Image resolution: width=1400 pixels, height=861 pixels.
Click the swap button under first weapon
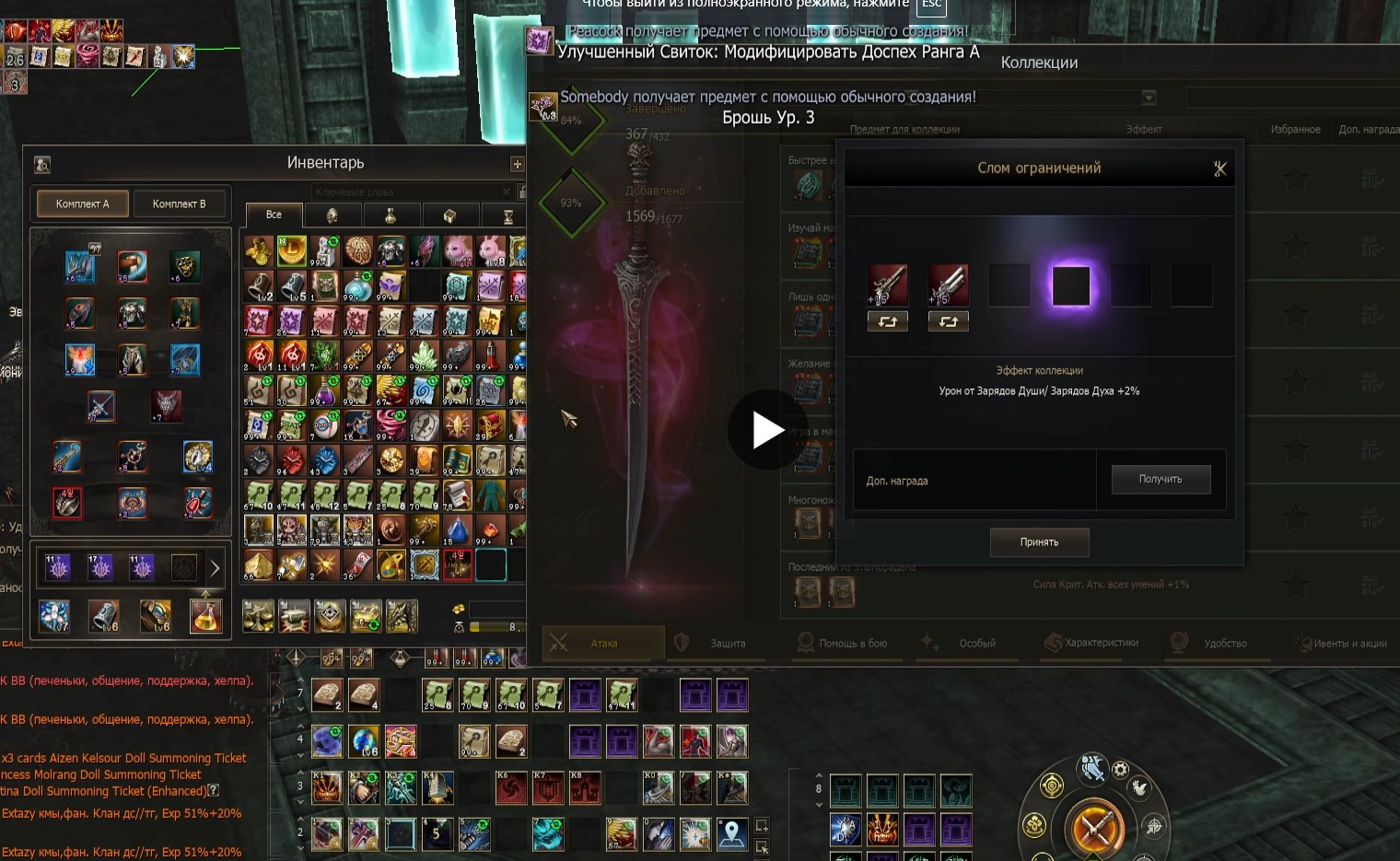tap(888, 321)
